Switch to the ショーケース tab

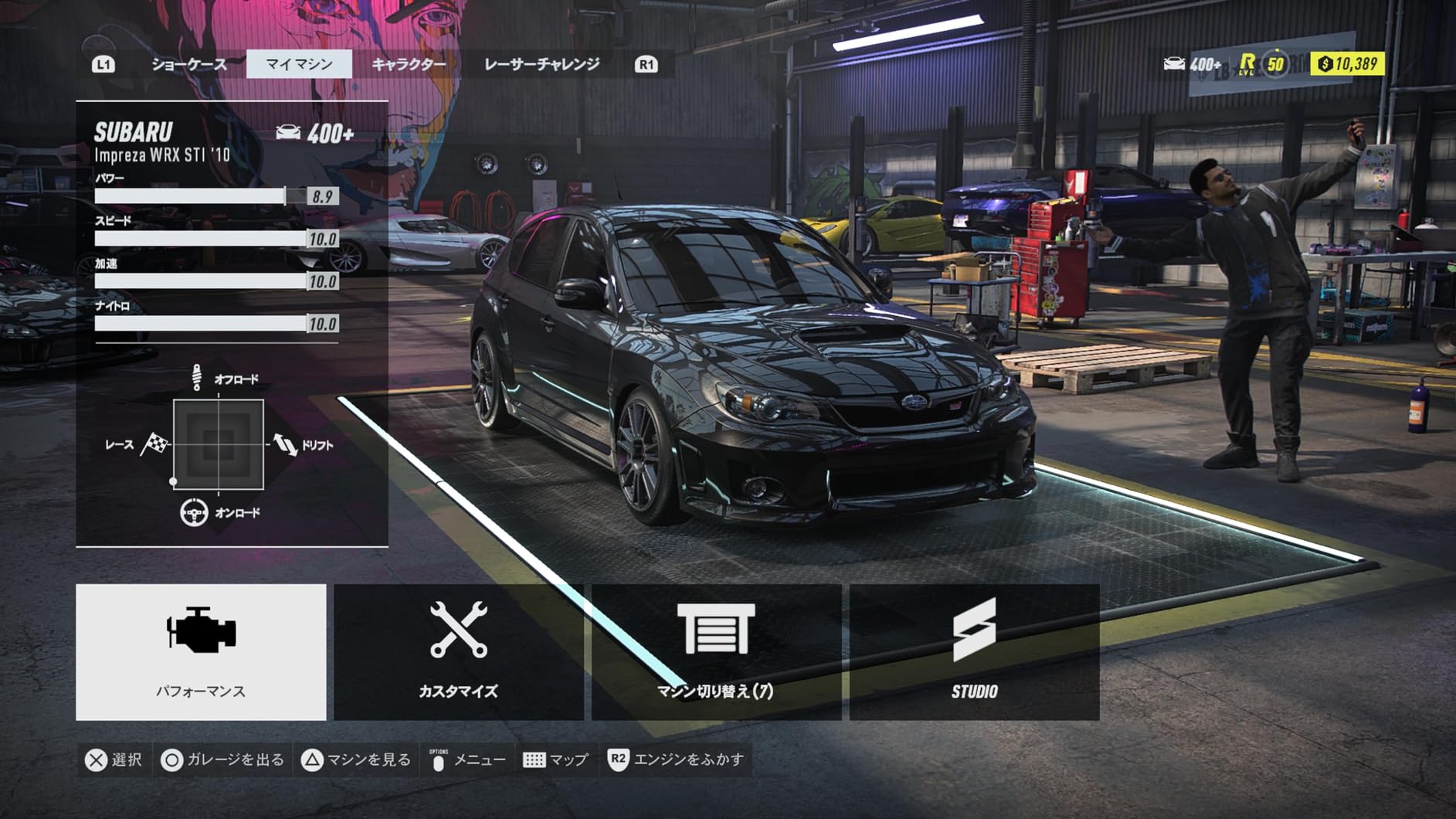pos(189,64)
